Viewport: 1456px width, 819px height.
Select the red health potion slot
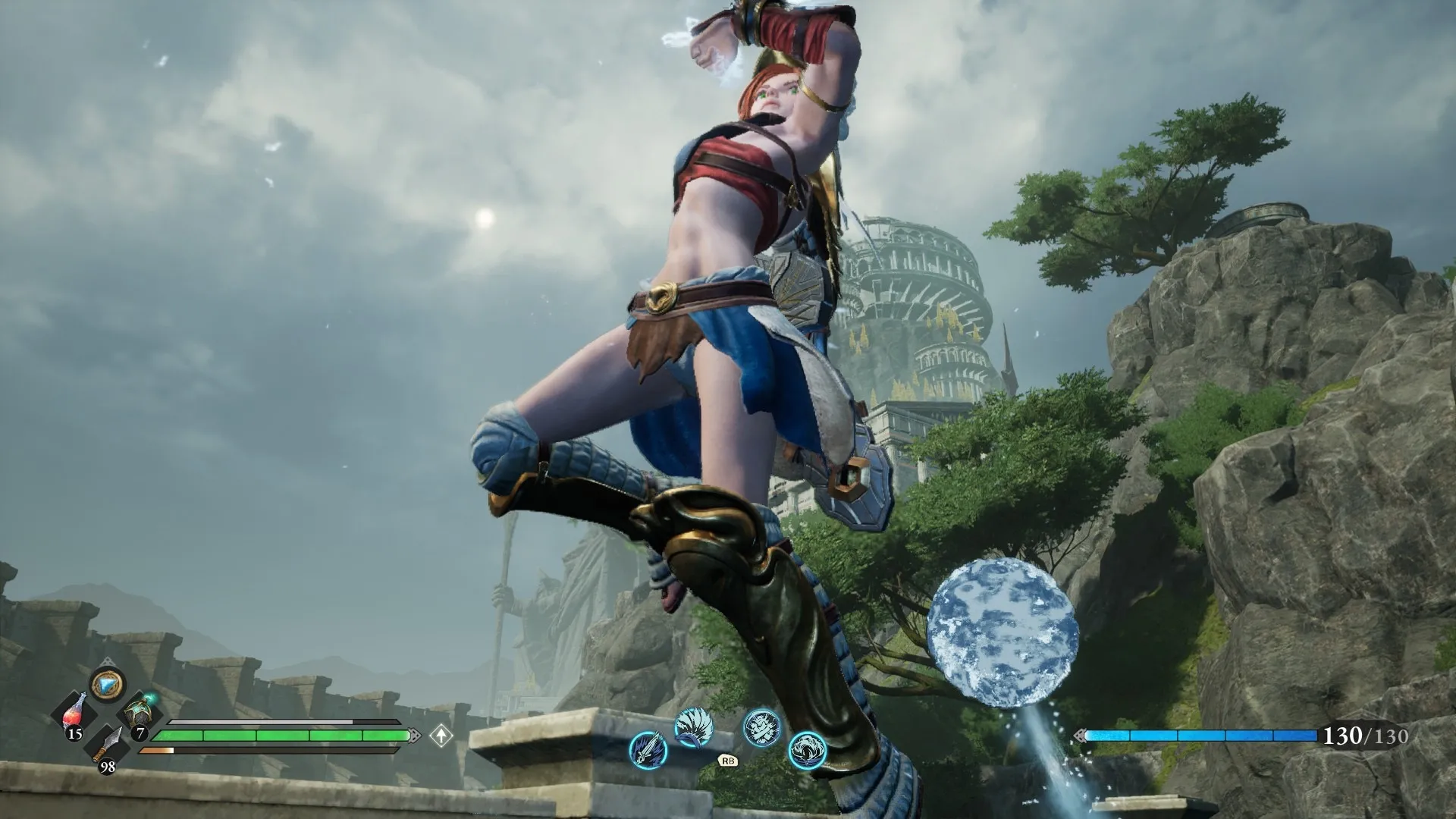pos(75,714)
